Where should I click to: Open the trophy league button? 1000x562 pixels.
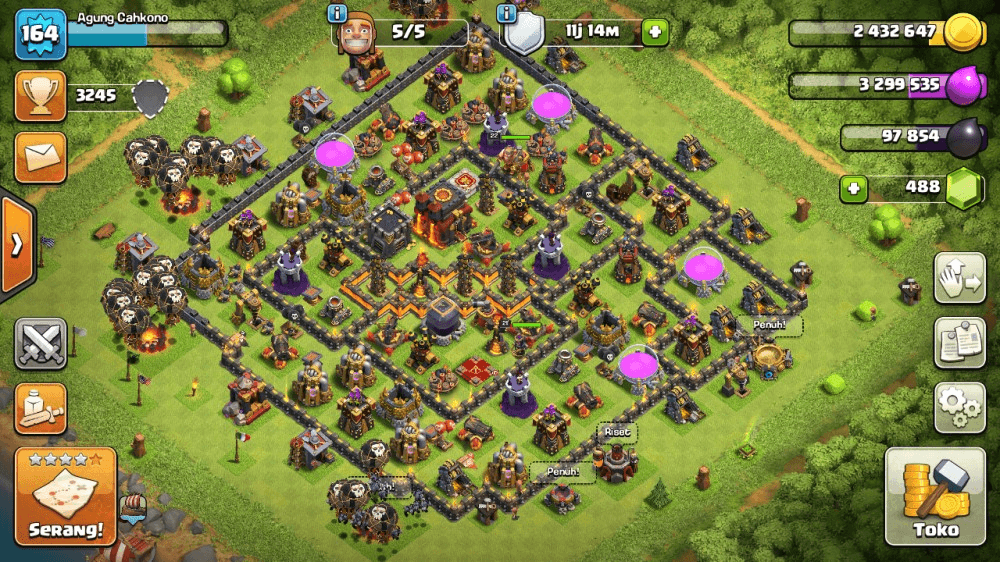coord(40,96)
